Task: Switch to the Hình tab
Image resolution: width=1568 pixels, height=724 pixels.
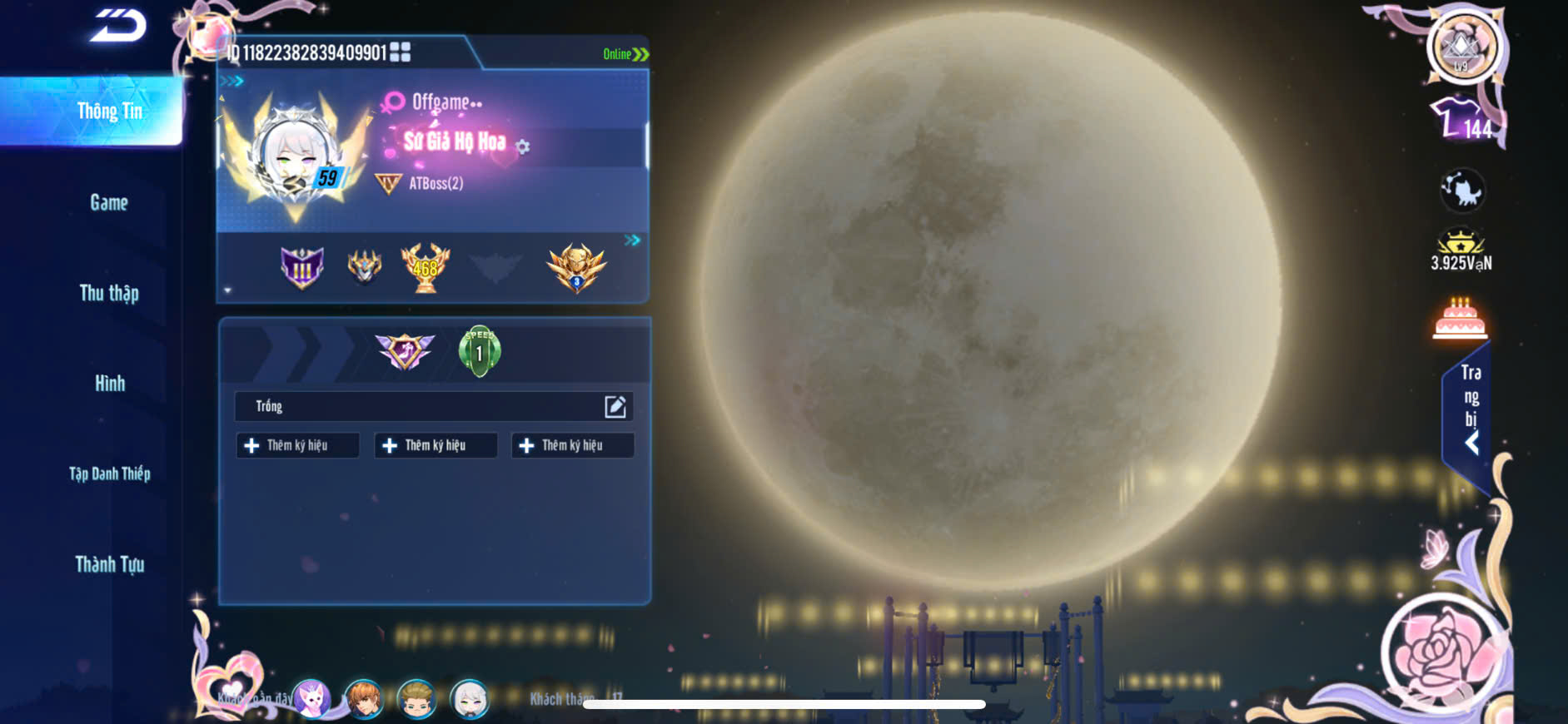Action: (x=109, y=384)
